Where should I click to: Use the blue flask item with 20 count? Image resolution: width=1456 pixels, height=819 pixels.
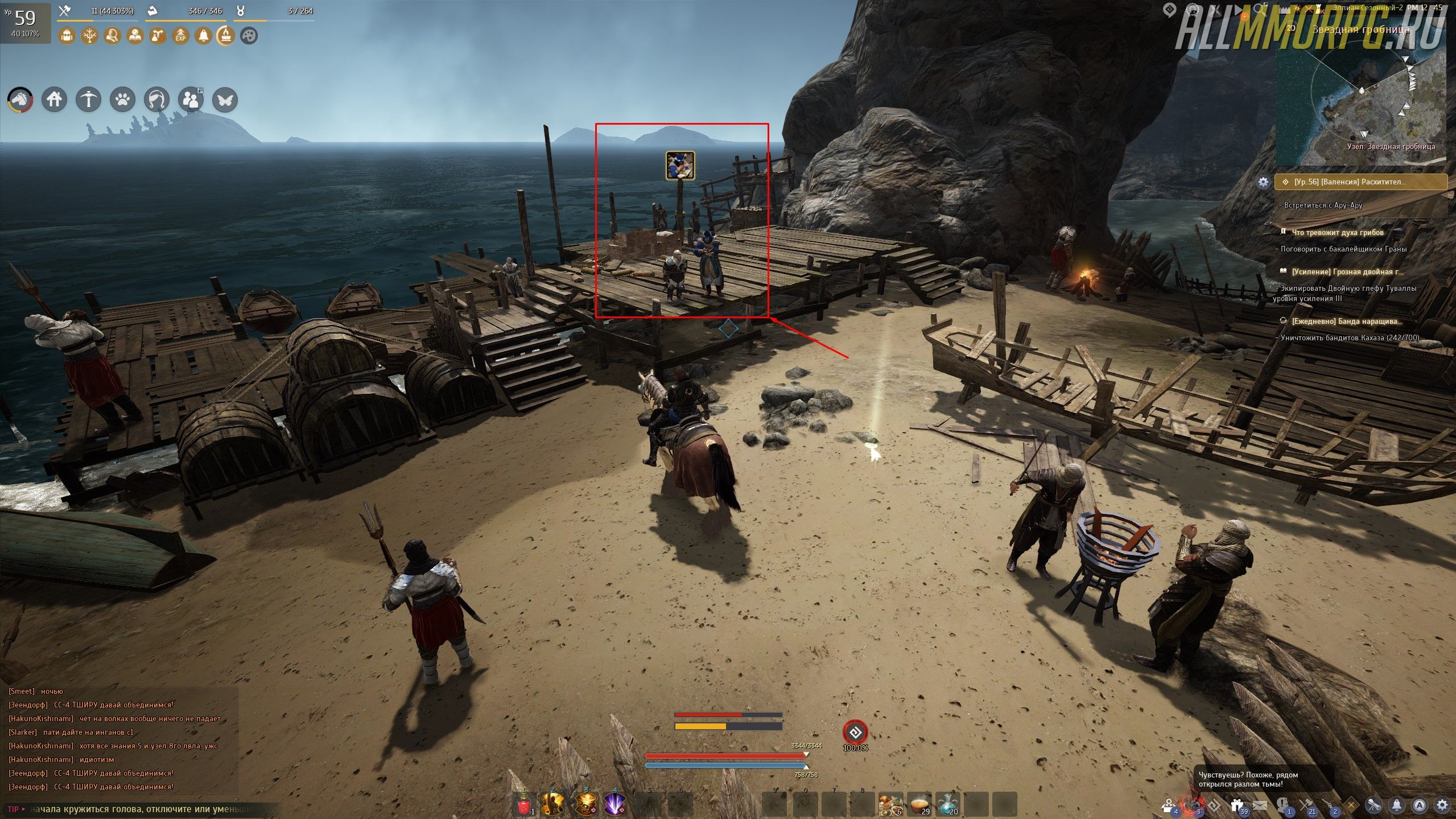[948, 804]
